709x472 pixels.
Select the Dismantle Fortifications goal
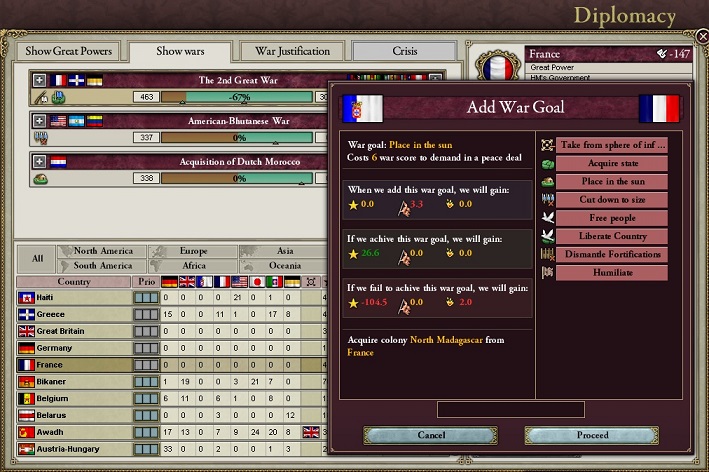click(611, 254)
